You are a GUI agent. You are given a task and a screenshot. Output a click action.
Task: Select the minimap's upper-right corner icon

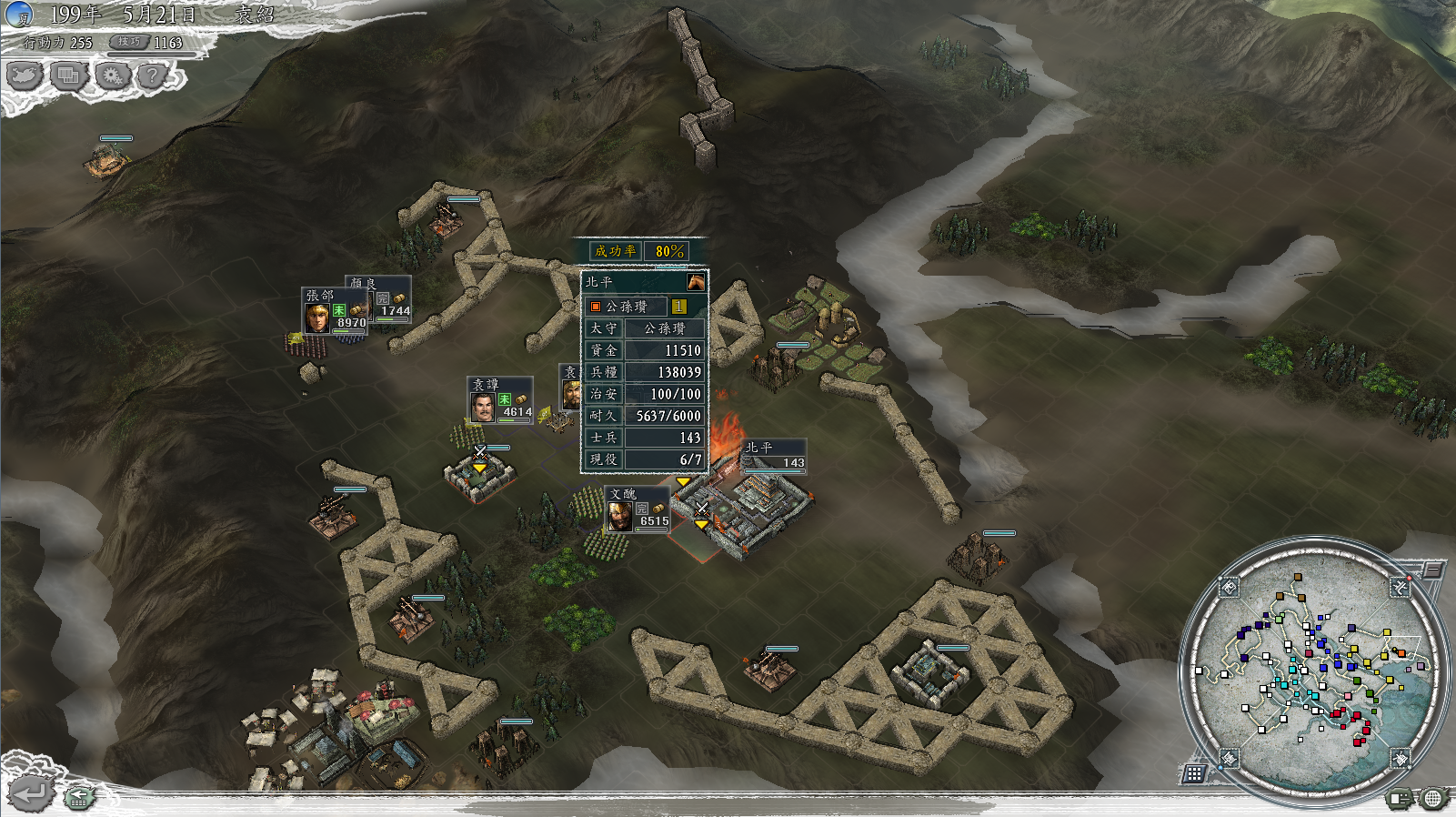pyautogui.click(x=1400, y=588)
